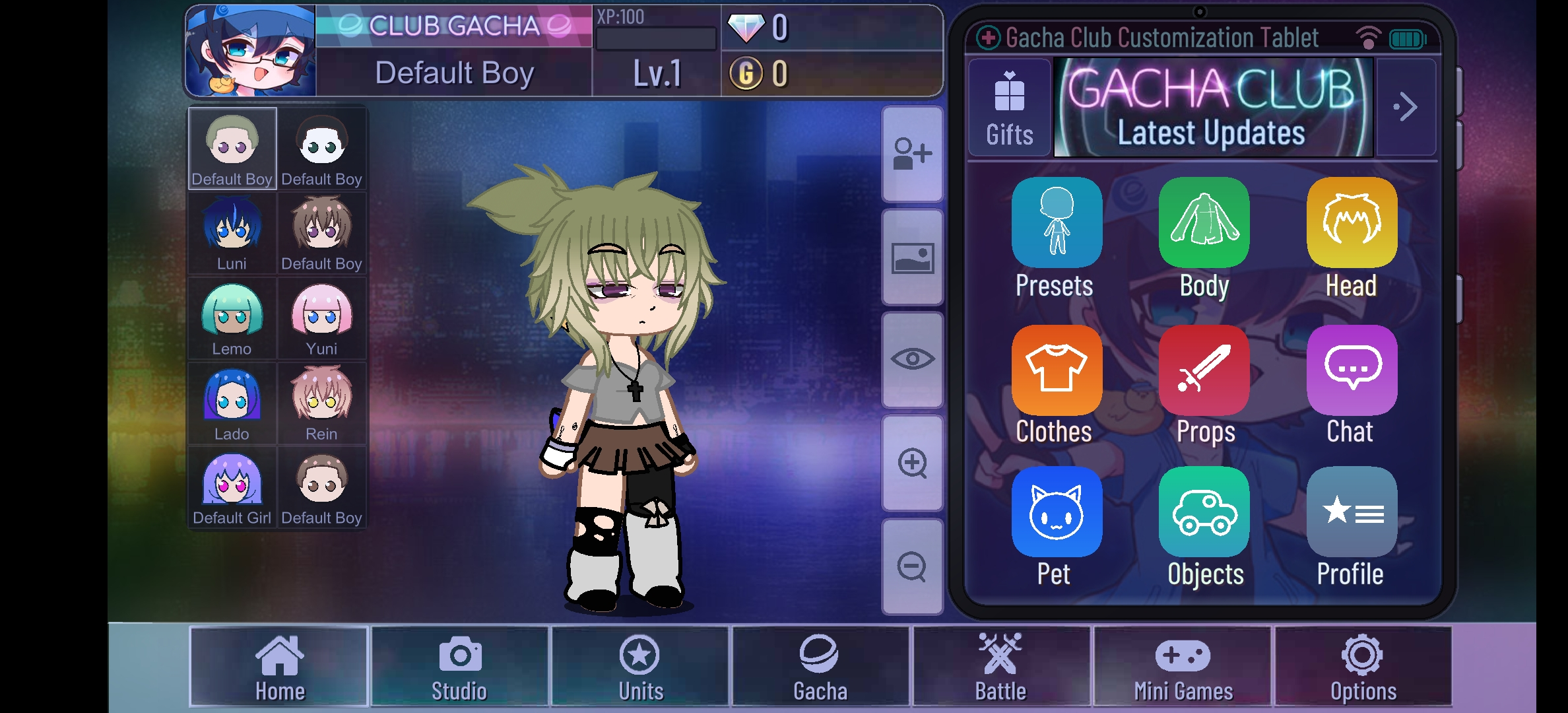Screen dimensions: 1568x713
Task: Open the Body customization menu
Action: 1203,223
